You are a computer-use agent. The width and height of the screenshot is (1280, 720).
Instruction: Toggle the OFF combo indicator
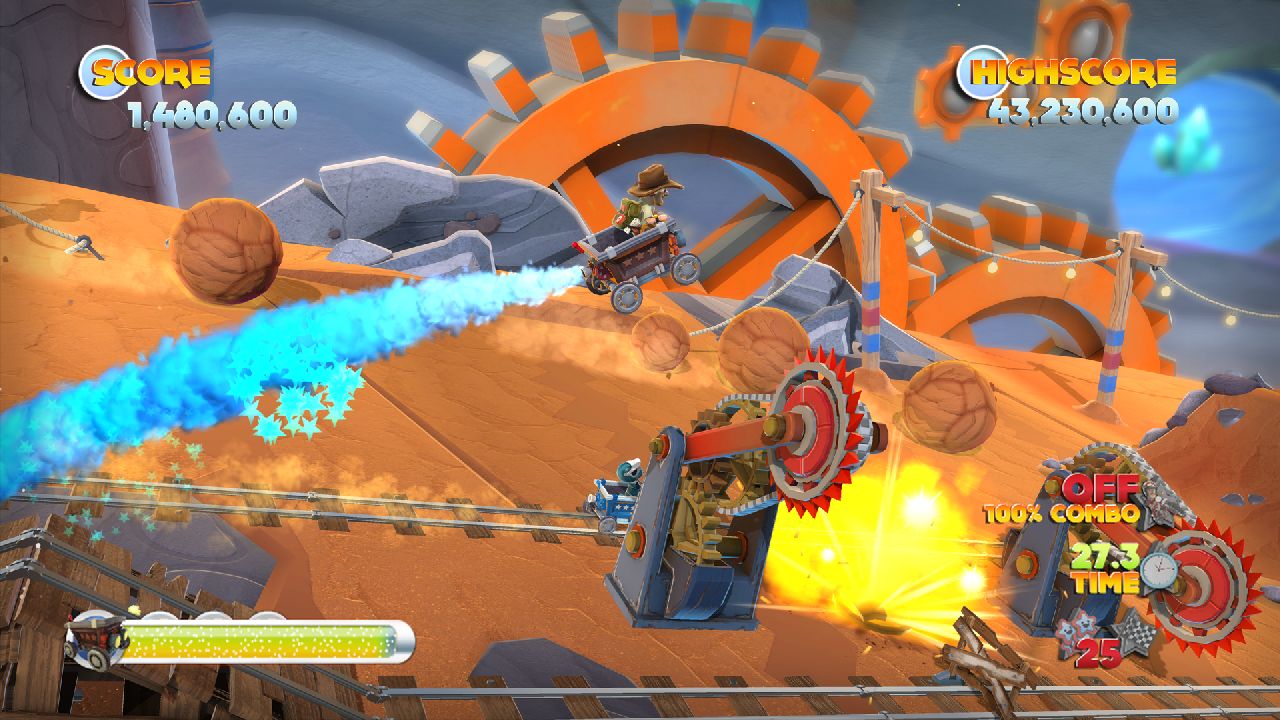(x=1097, y=491)
